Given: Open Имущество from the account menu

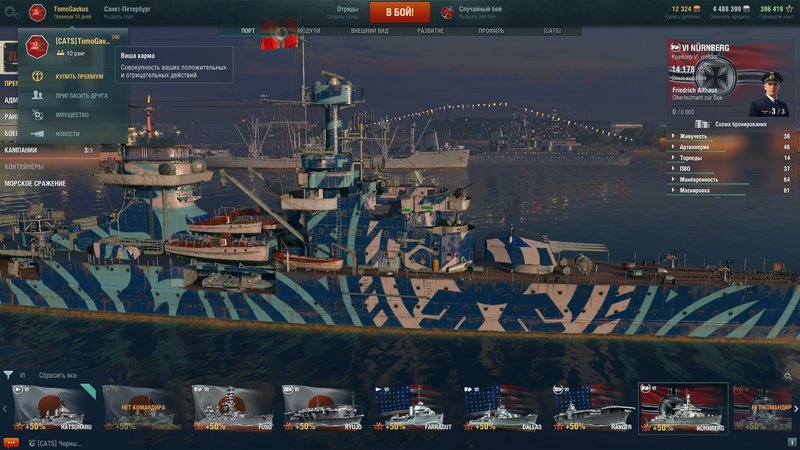Looking at the screenshot, I should pos(72,114).
